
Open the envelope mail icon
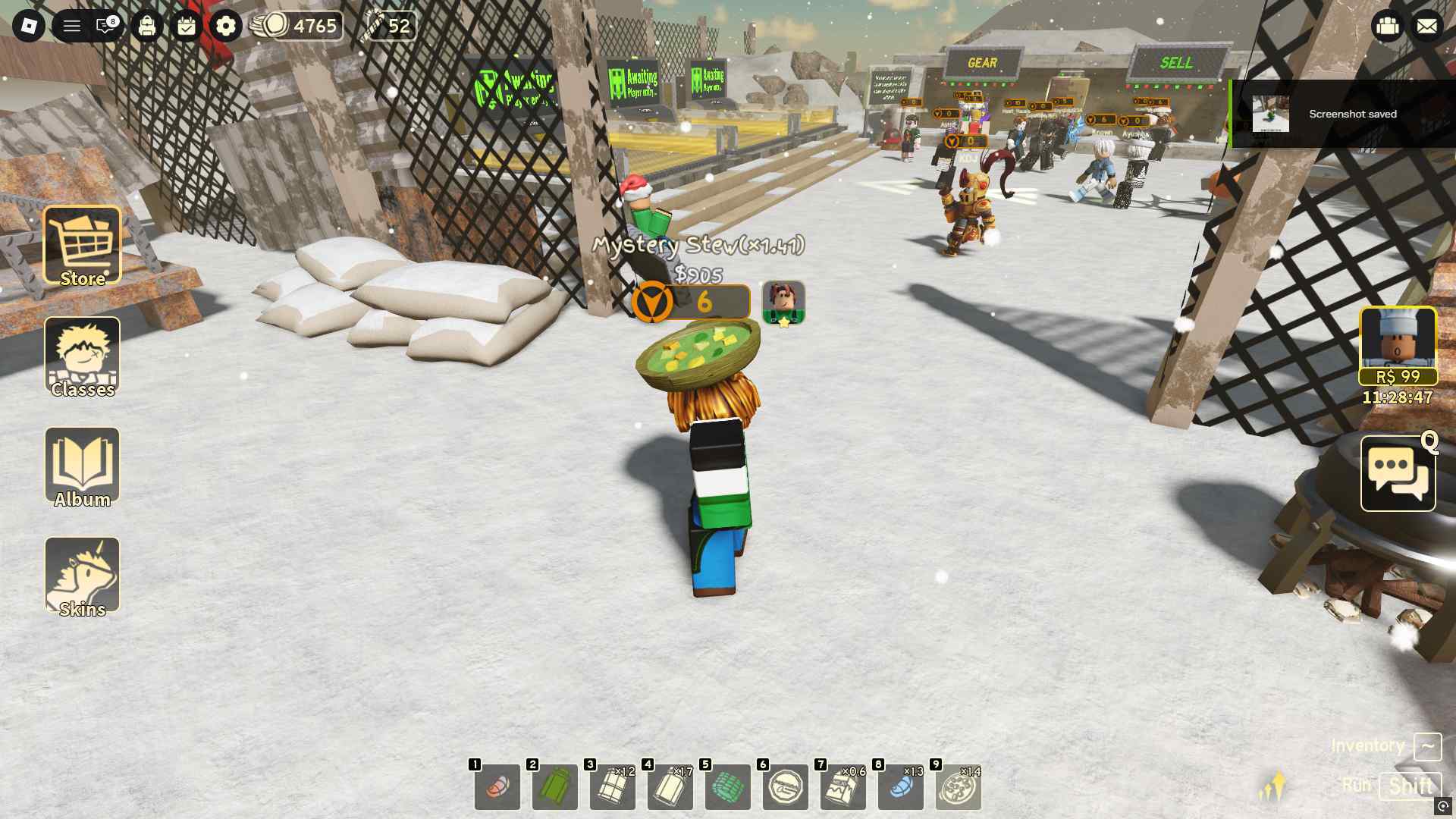(1426, 27)
